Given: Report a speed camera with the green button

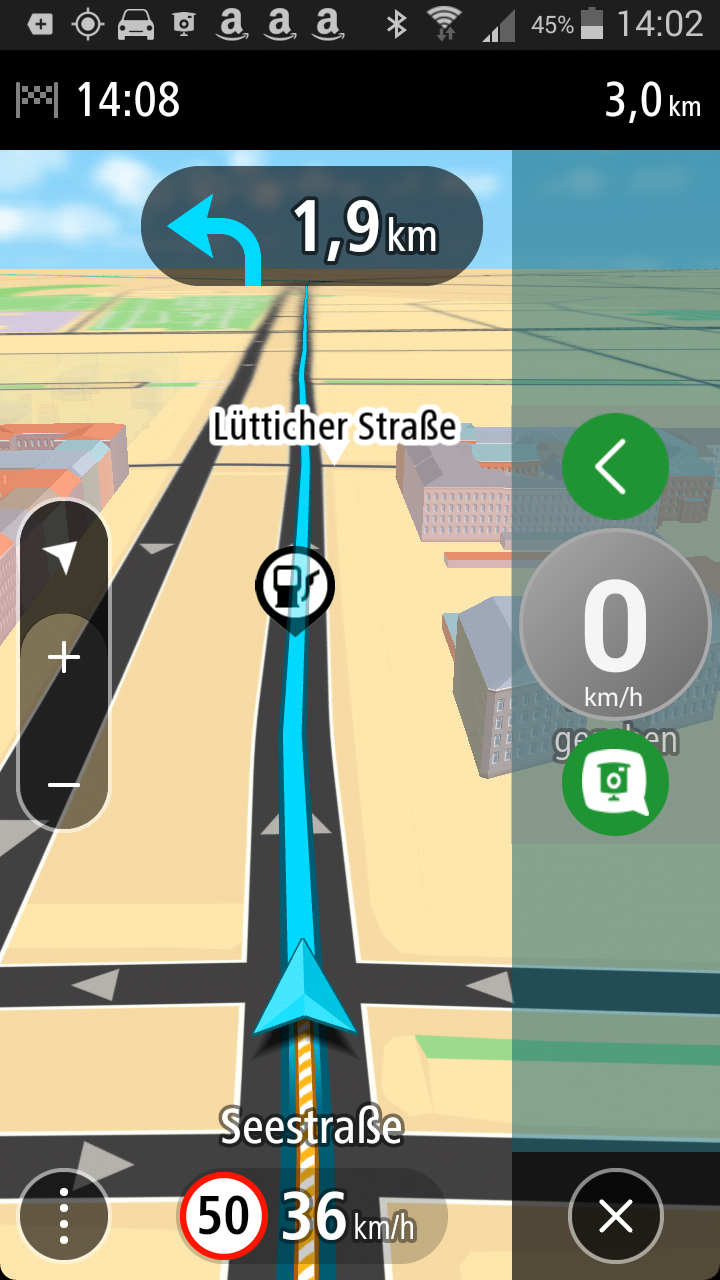Looking at the screenshot, I should [614, 783].
